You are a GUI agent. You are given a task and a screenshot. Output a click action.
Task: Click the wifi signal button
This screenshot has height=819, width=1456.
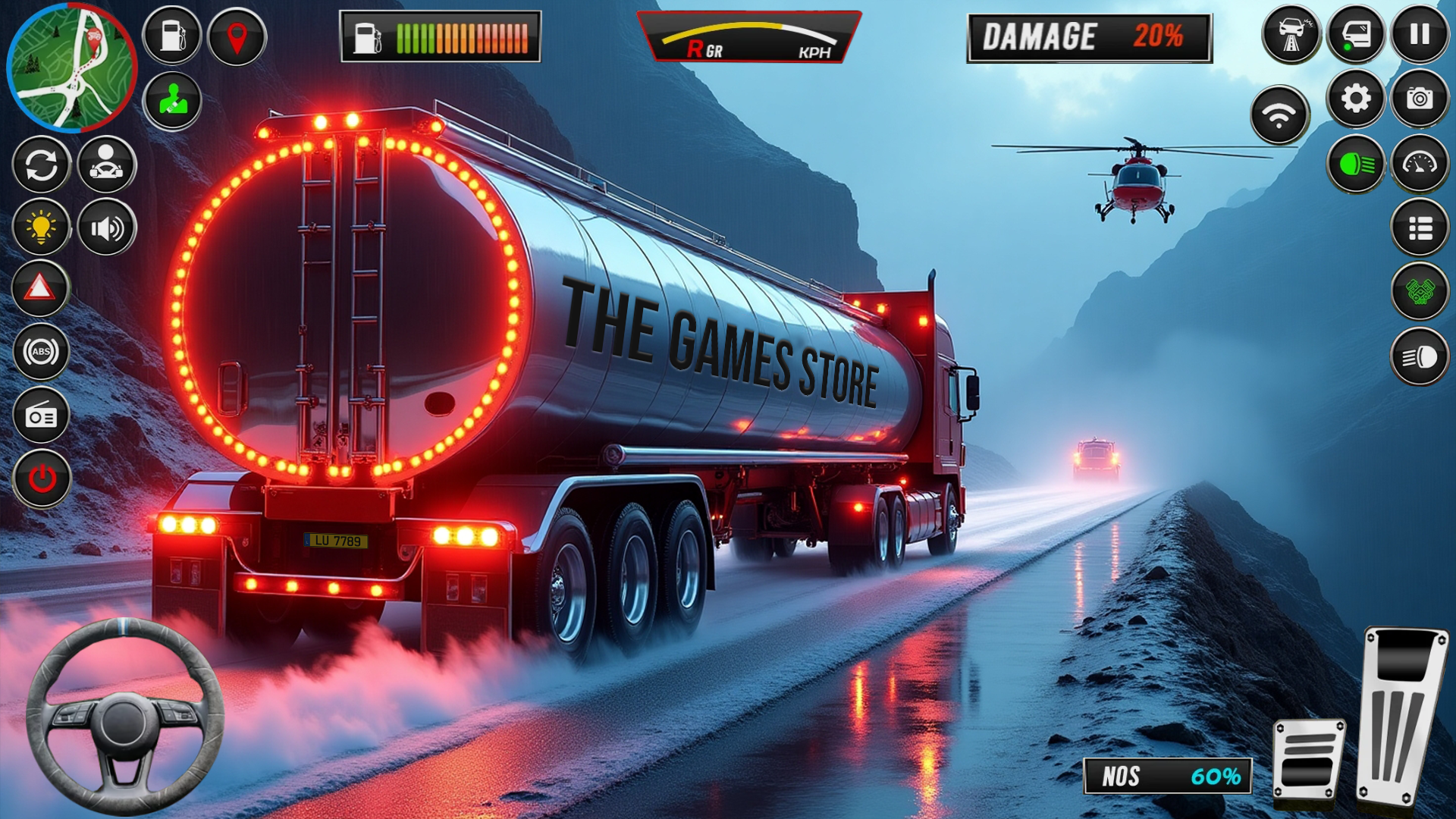pos(1279,115)
